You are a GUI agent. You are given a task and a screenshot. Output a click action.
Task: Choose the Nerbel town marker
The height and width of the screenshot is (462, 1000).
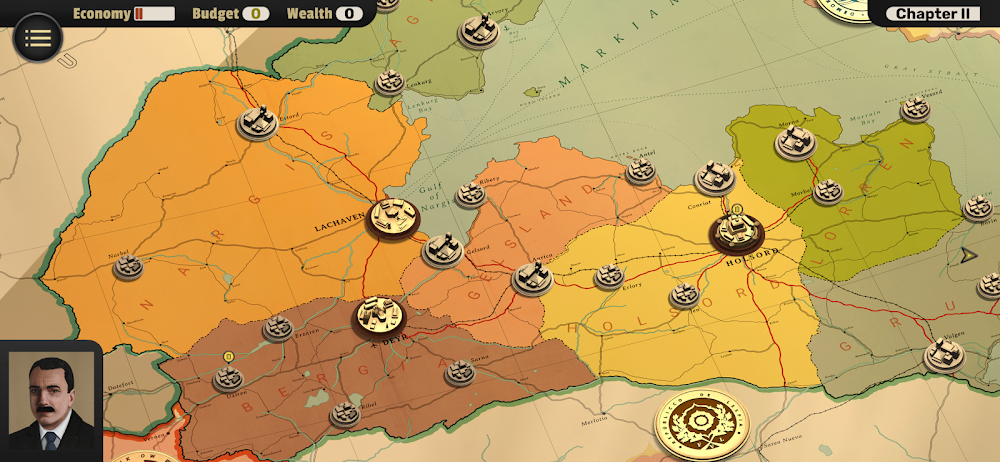click(x=128, y=266)
